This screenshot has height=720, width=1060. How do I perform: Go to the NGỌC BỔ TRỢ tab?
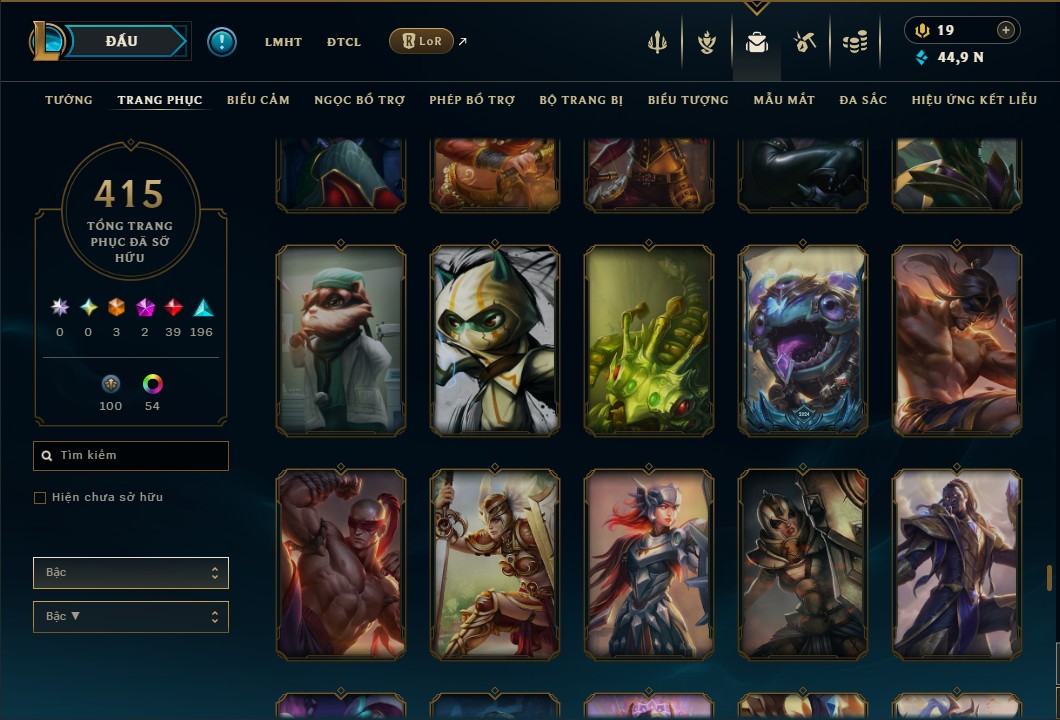pos(359,100)
